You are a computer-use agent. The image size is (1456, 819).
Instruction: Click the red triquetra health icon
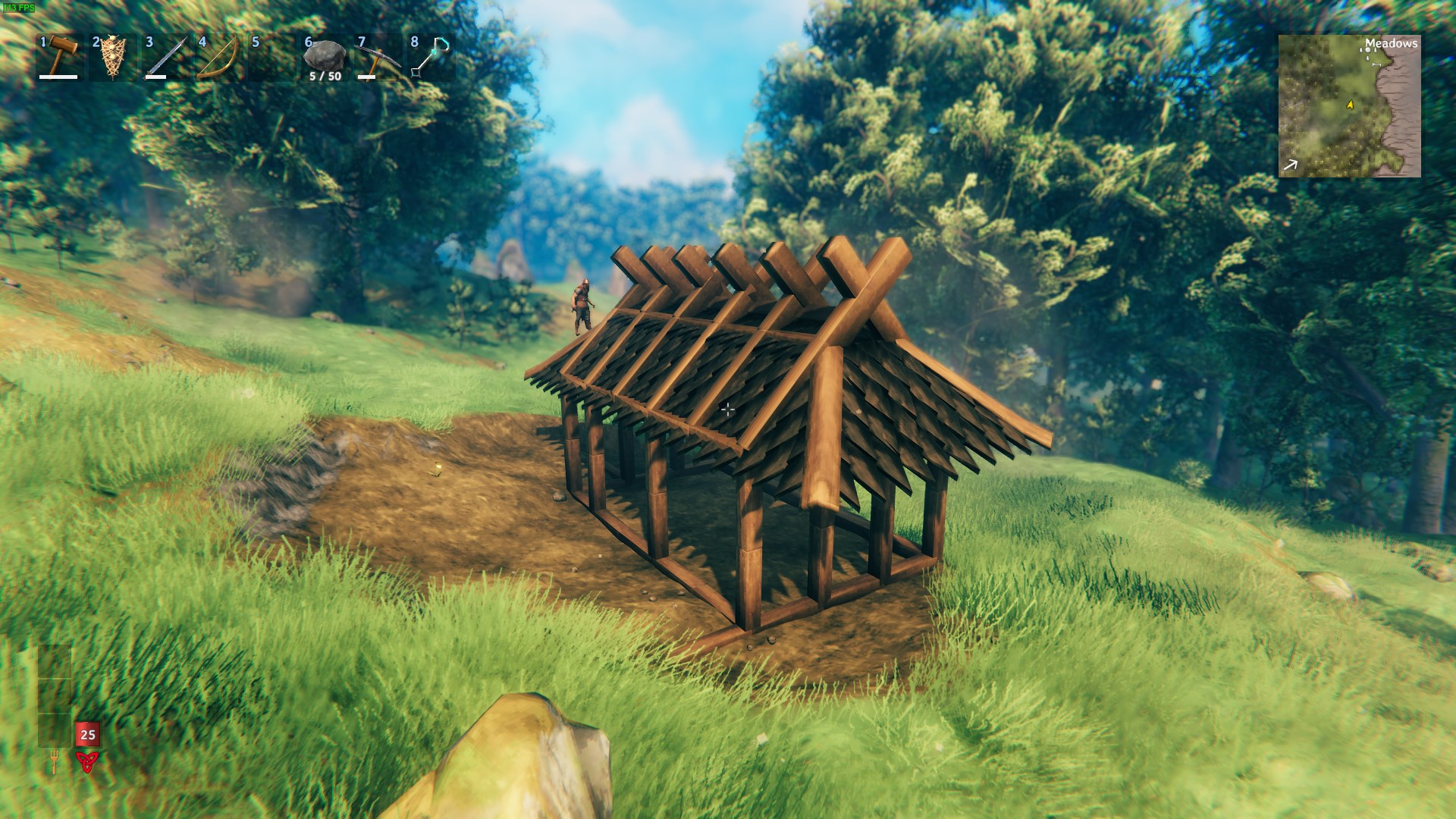pyautogui.click(x=87, y=761)
